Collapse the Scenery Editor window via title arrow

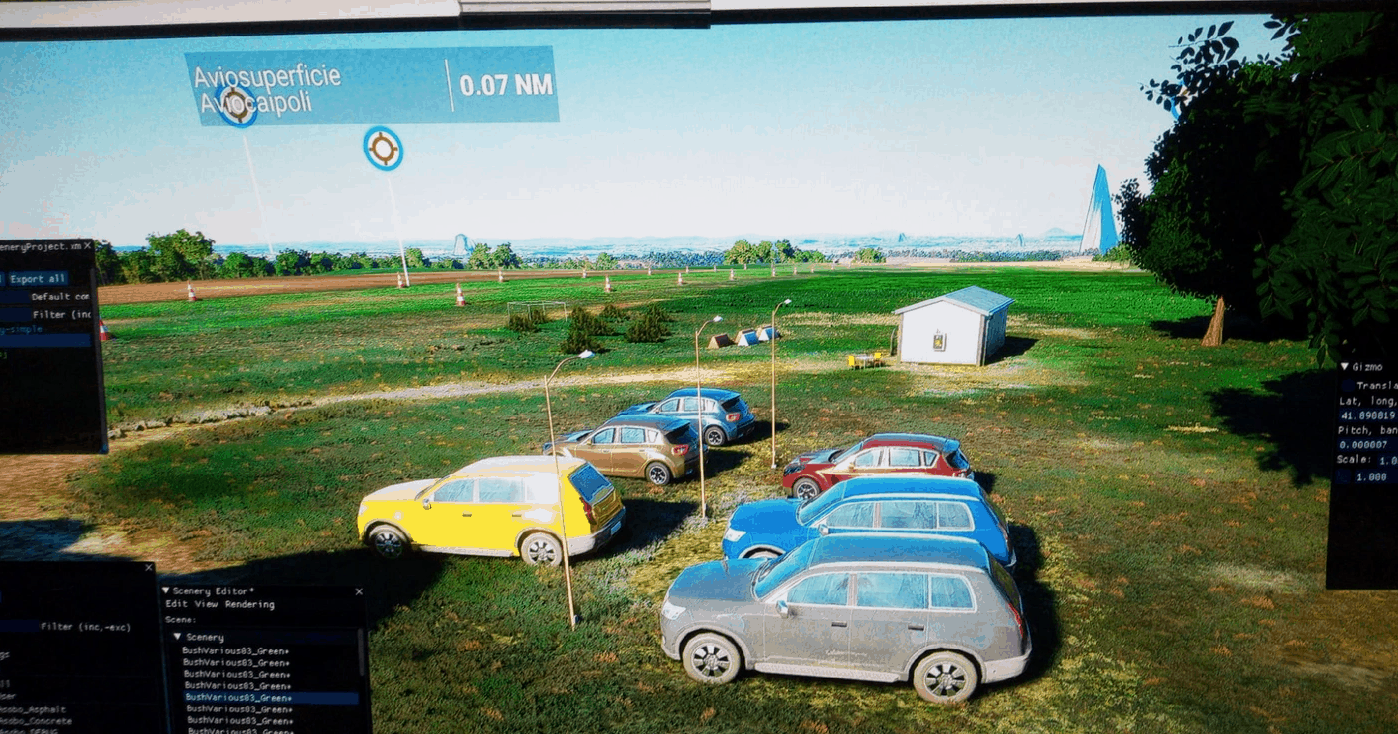click(166, 592)
